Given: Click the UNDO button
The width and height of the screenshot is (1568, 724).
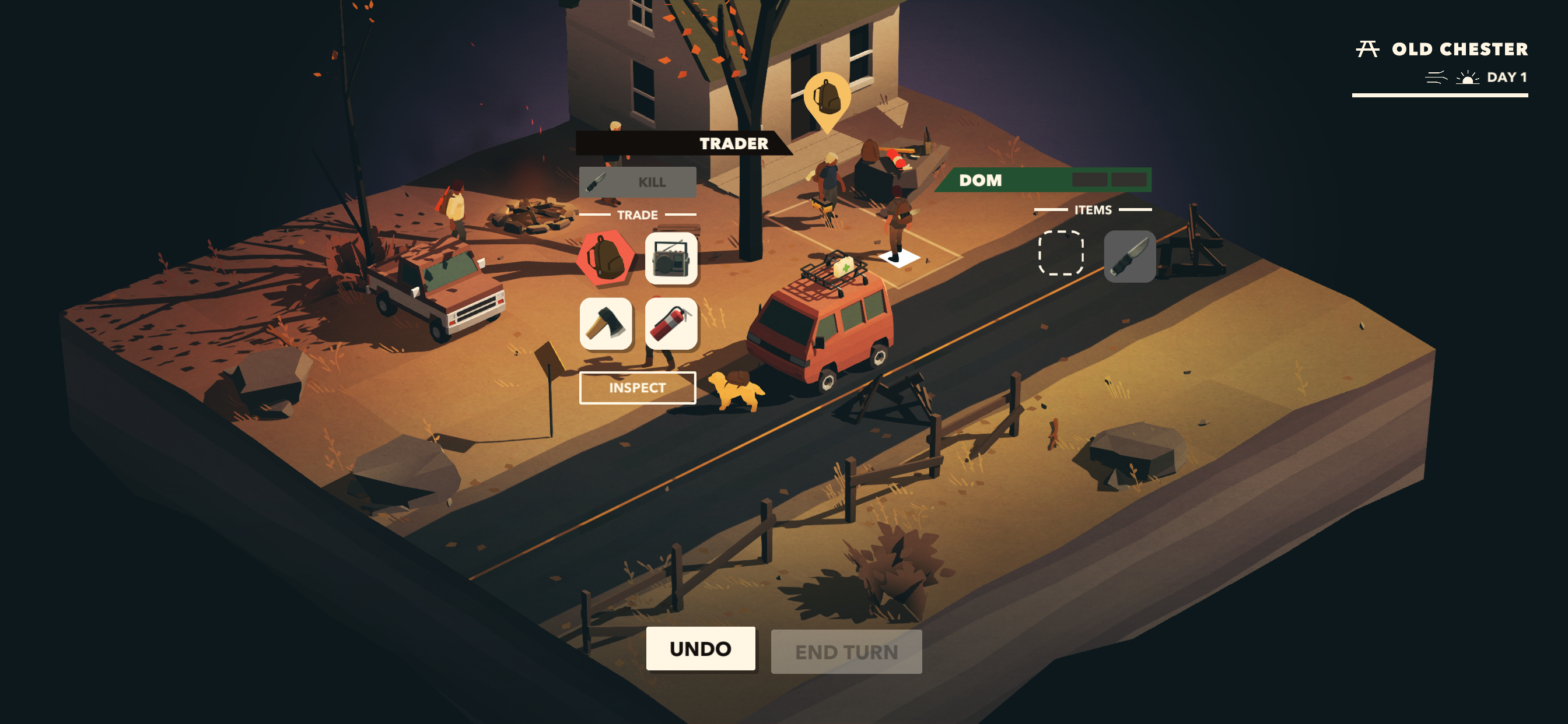Looking at the screenshot, I should (x=700, y=649).
